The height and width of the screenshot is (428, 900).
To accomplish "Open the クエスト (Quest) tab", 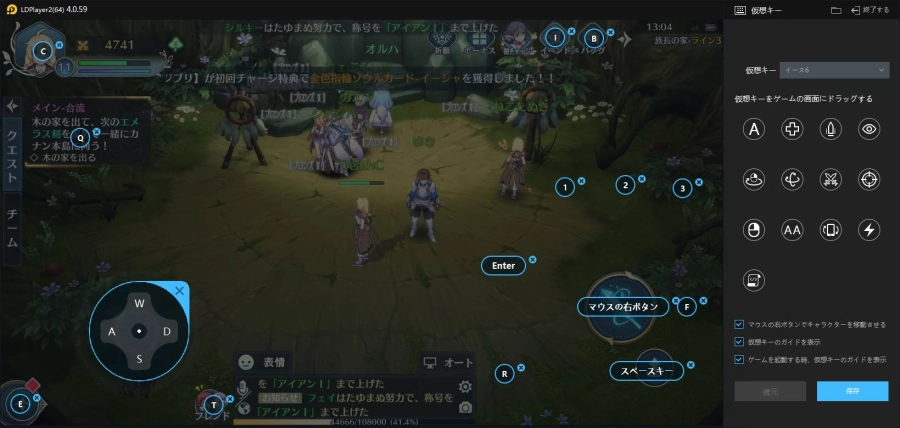I will [x=12, y=156].
